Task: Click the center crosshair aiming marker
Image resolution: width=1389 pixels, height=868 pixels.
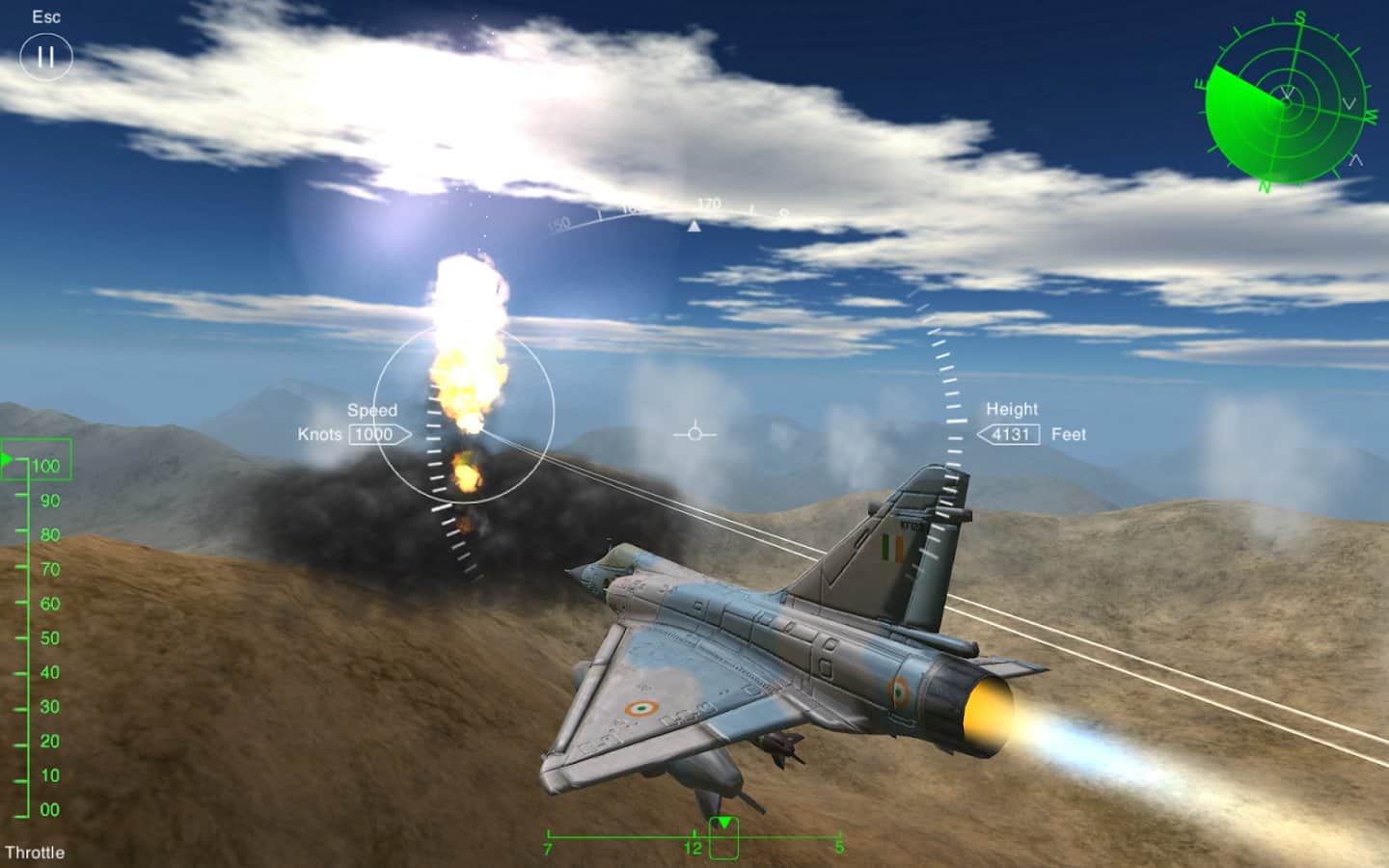Action: [696, 433]
